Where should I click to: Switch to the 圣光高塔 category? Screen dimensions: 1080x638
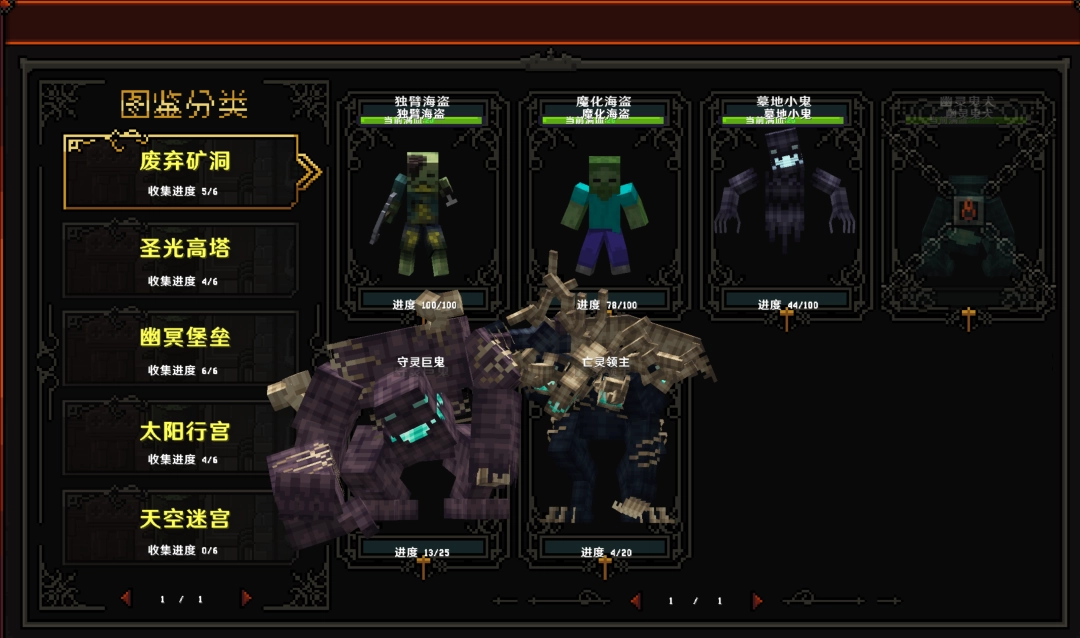pos(182,259)
